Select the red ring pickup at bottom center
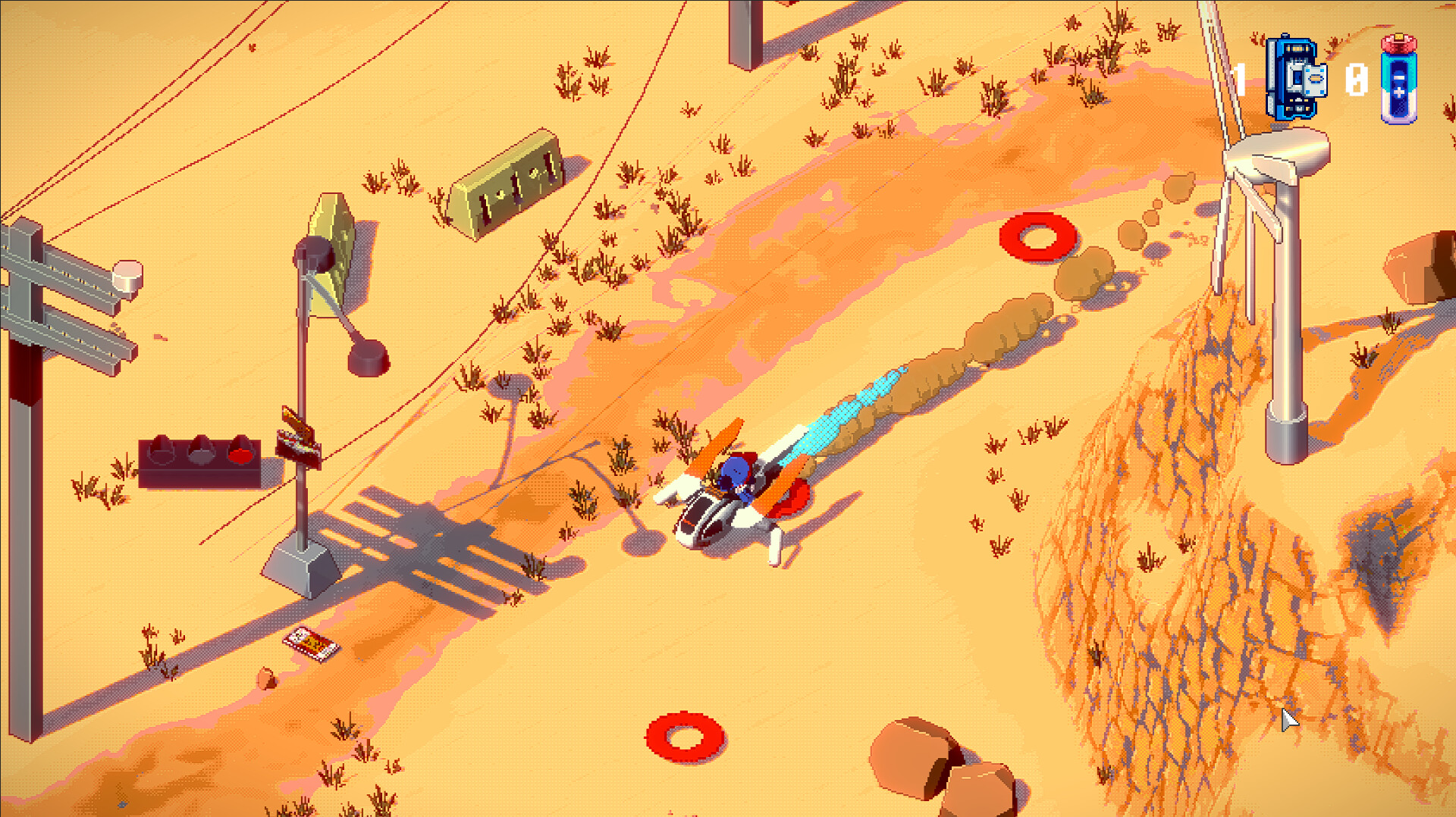Viewport: 1456px width, 817px height. [x=685, y=736]
